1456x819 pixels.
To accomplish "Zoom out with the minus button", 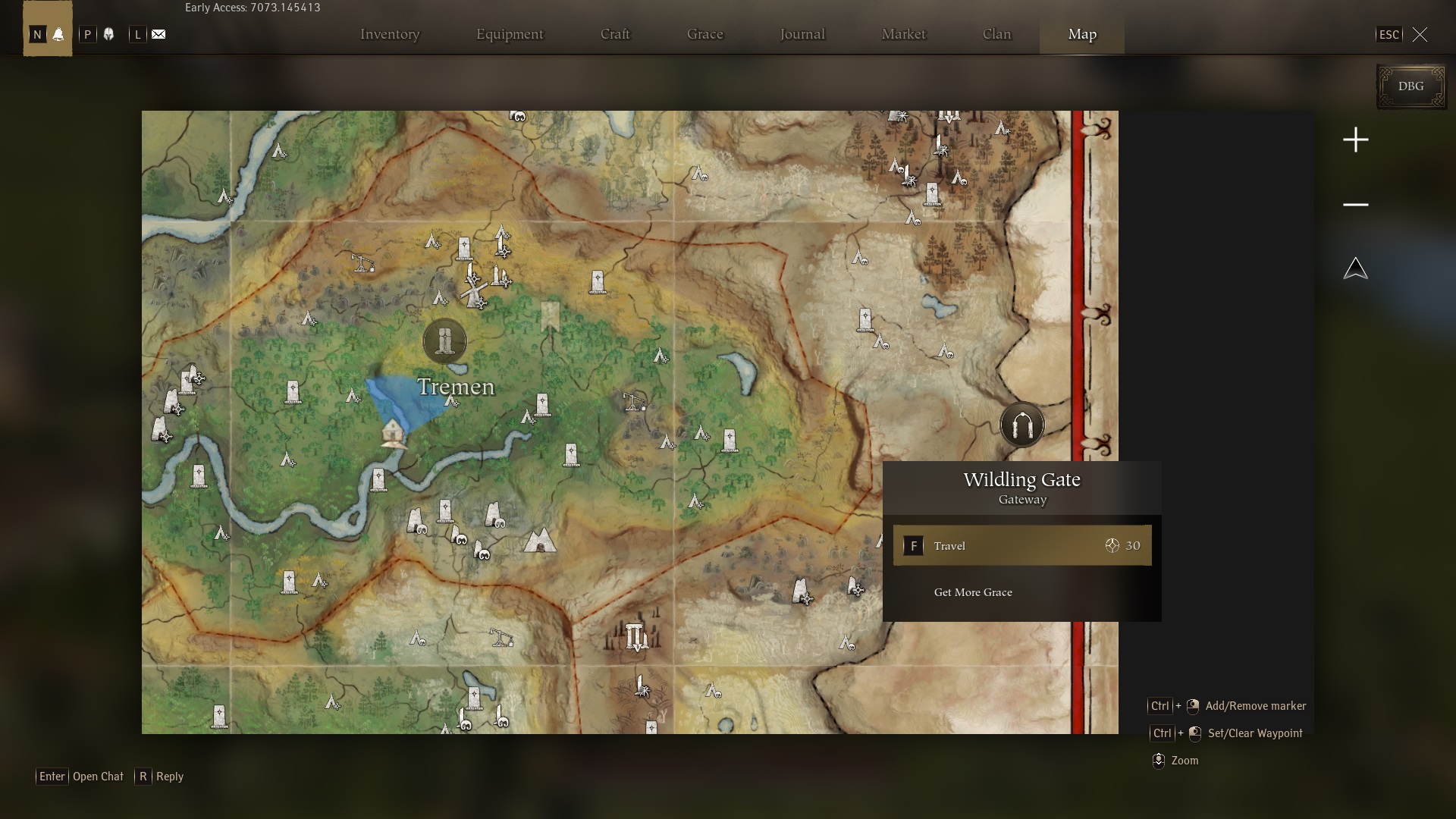I will pos(1356,205).
